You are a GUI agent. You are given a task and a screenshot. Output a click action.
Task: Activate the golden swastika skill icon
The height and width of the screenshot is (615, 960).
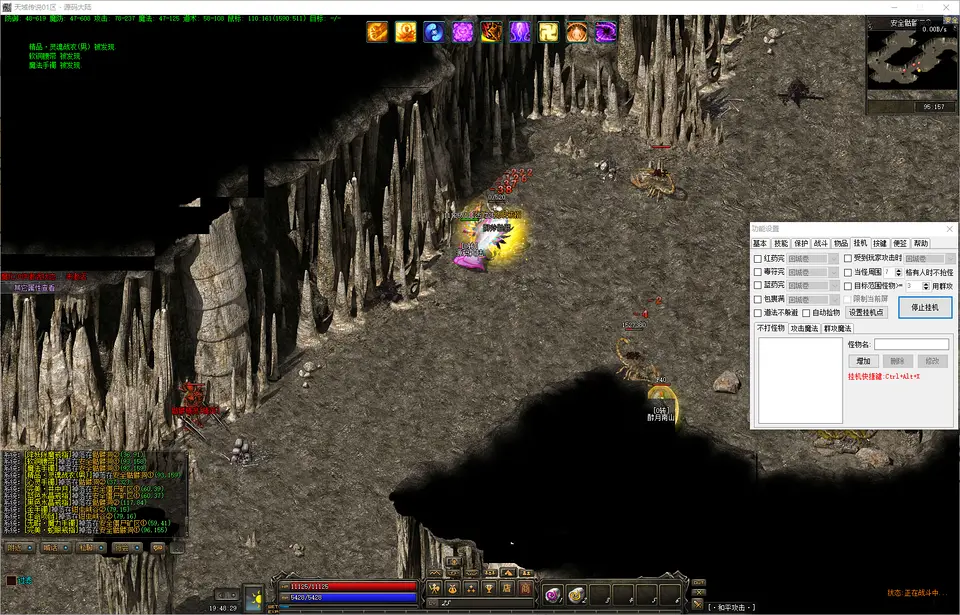(x=549, y=32)
